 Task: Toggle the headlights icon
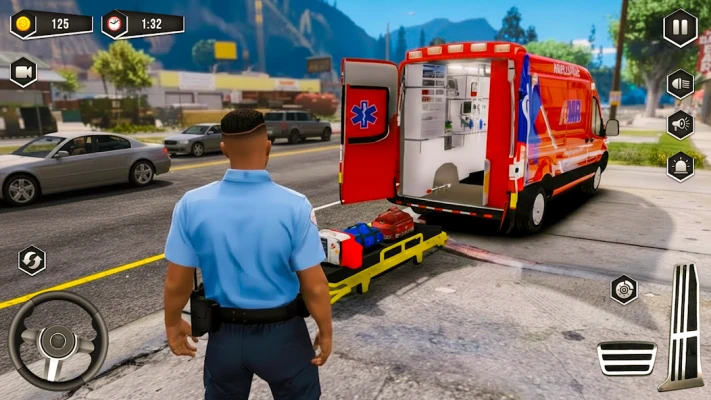pos(680,83)
